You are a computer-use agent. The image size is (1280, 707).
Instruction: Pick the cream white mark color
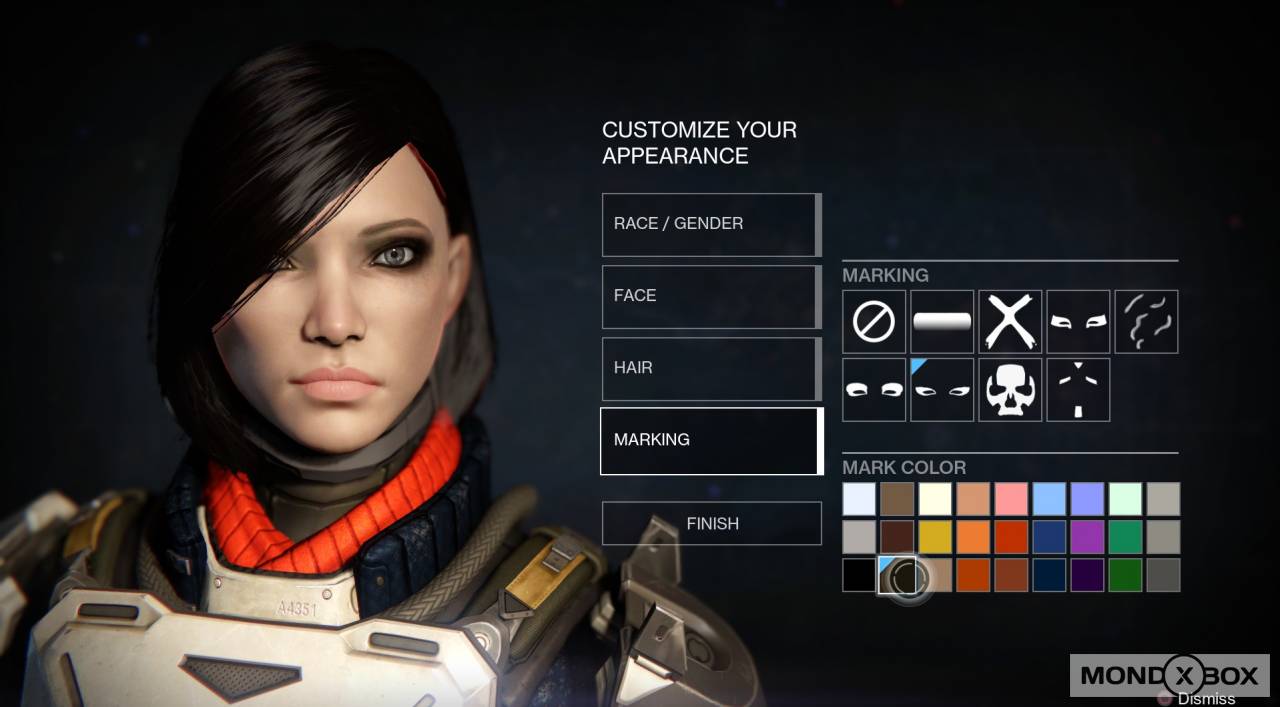935,499
